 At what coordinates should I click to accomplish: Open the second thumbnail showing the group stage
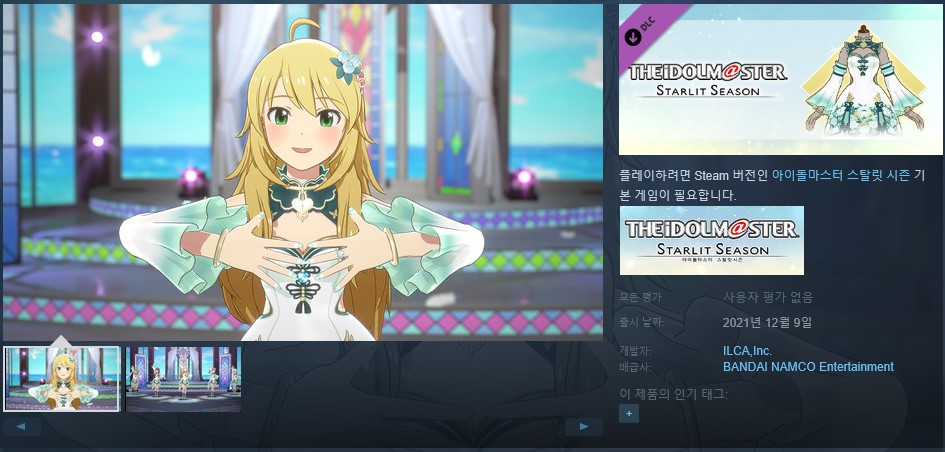[183, 379]
